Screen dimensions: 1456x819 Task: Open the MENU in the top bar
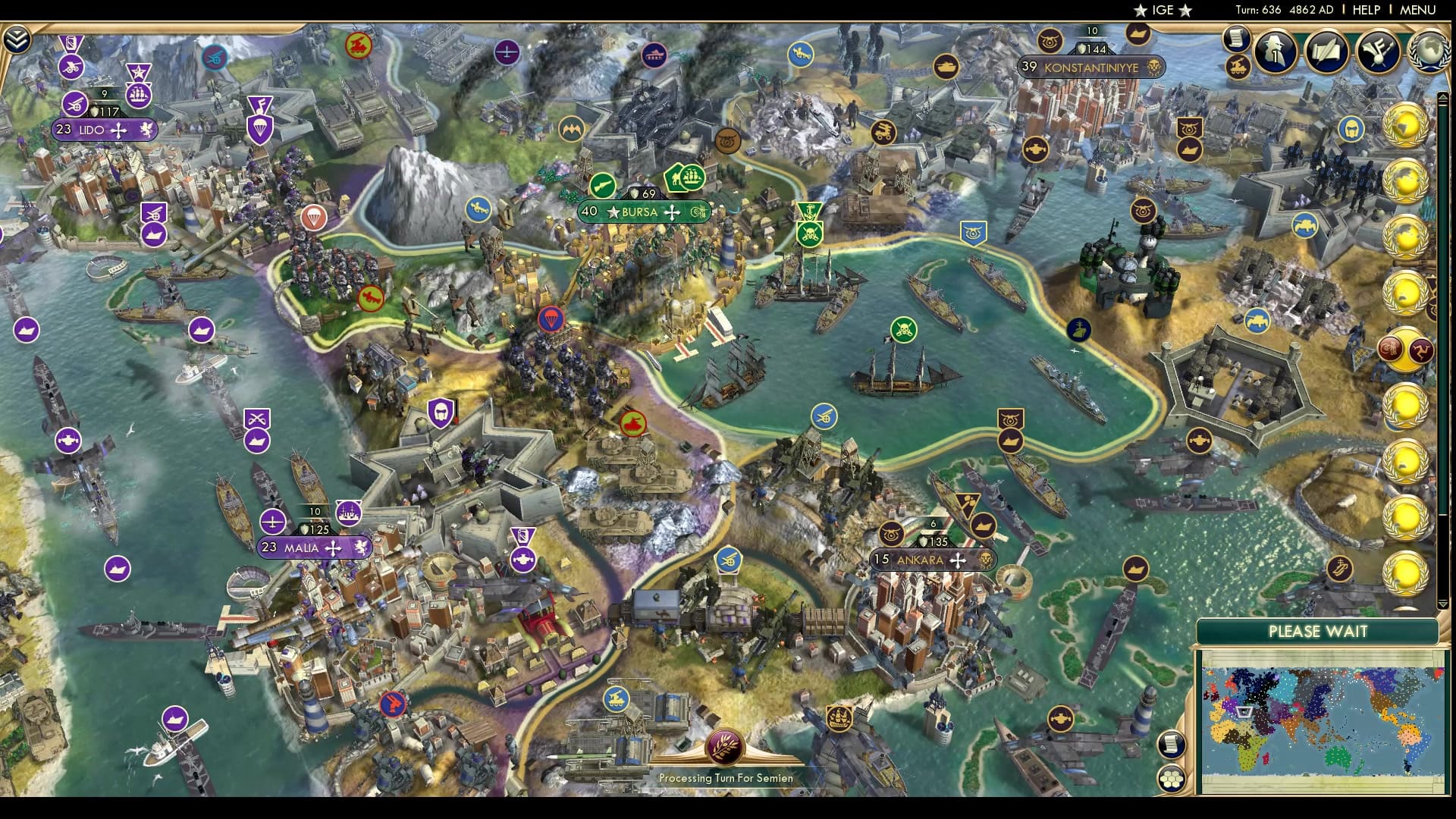click(1421, 11)
